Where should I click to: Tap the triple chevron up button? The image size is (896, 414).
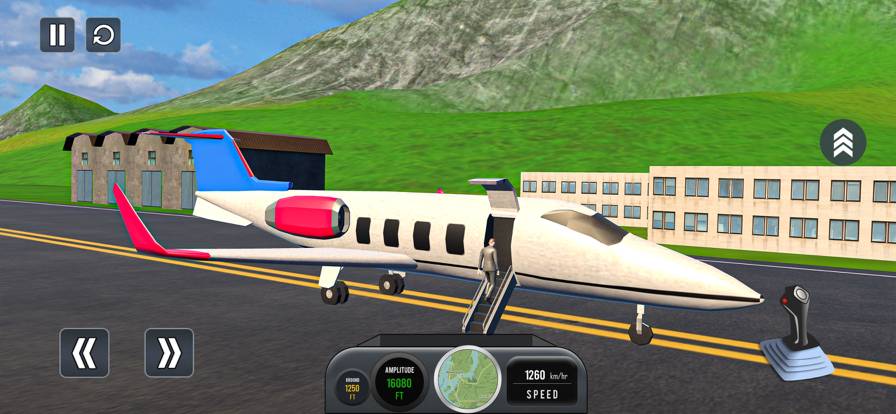(x=842, y=143)
